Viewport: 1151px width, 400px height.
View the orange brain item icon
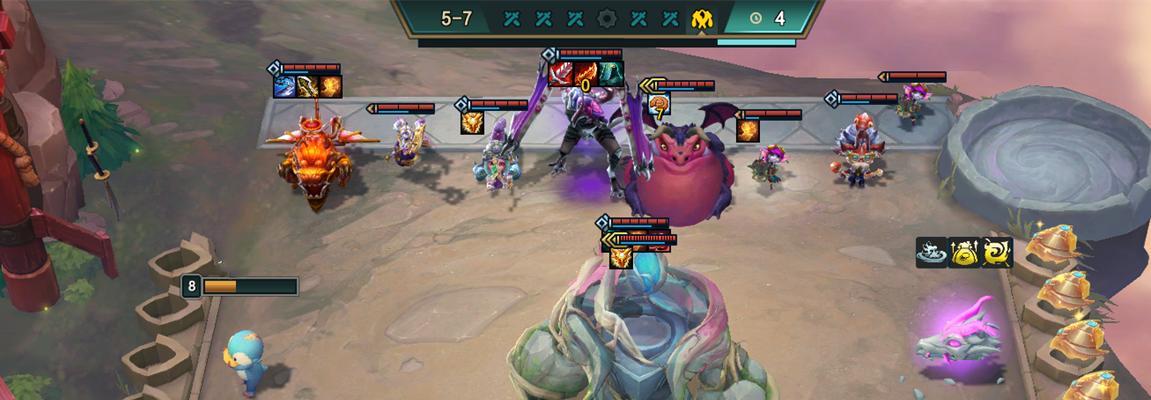659,103
